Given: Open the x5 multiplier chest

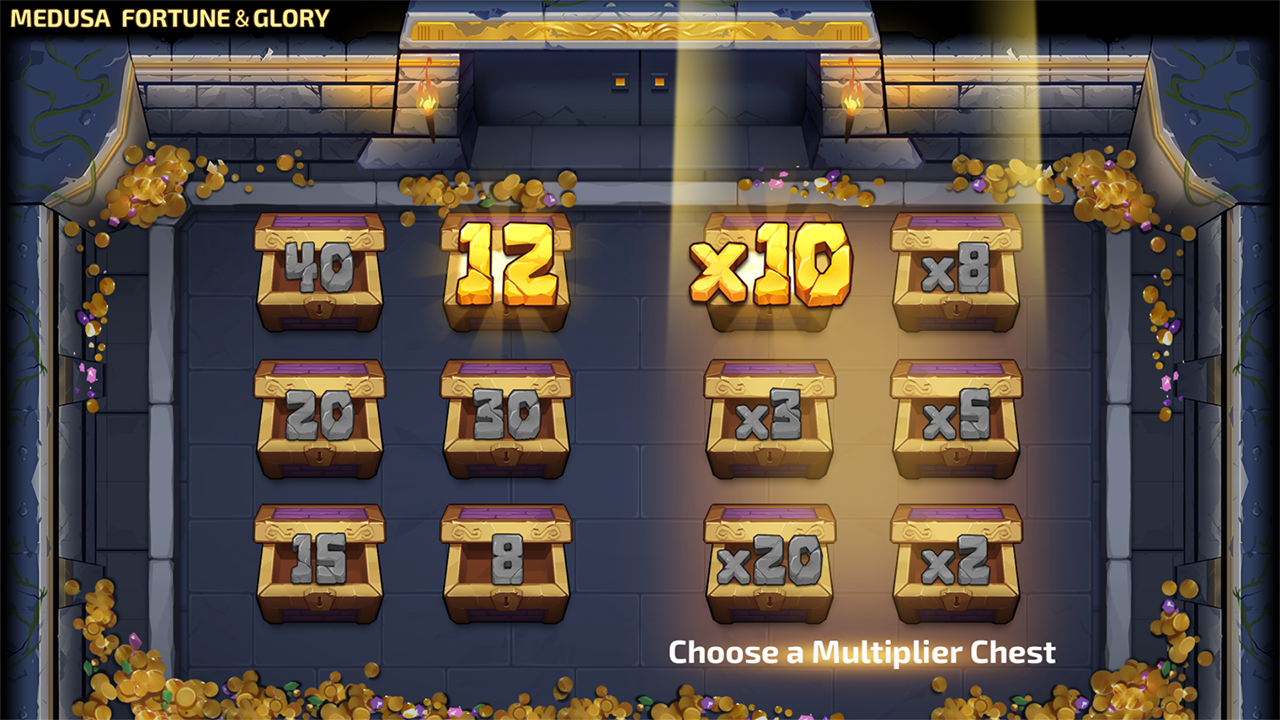Looking at the screenshot, I should (x=956, y=418).
